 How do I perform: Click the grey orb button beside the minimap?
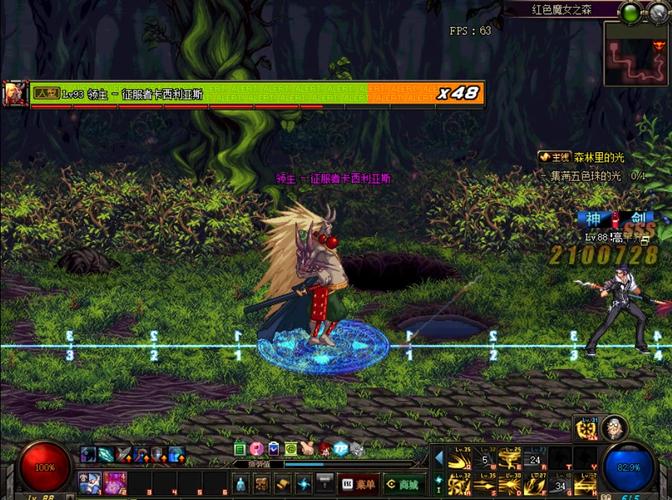point(657,13)
